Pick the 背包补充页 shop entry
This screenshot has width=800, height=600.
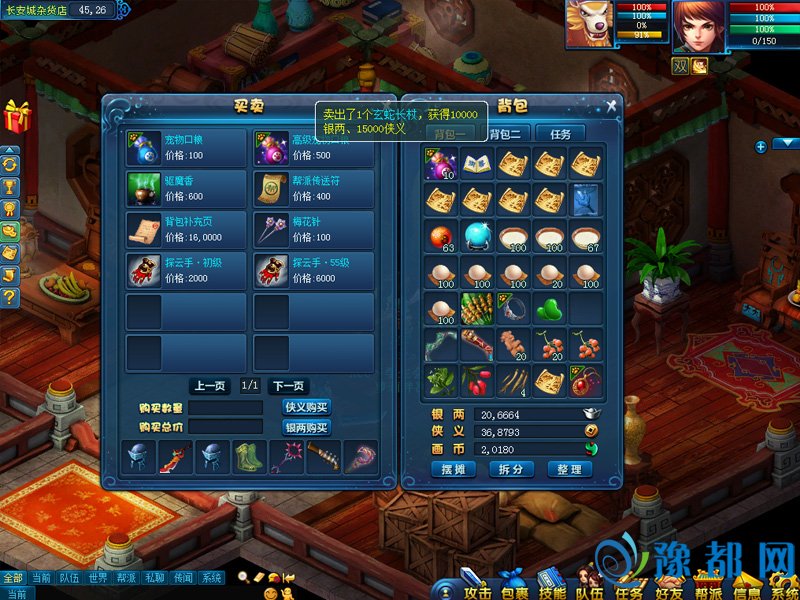point(186,231)
